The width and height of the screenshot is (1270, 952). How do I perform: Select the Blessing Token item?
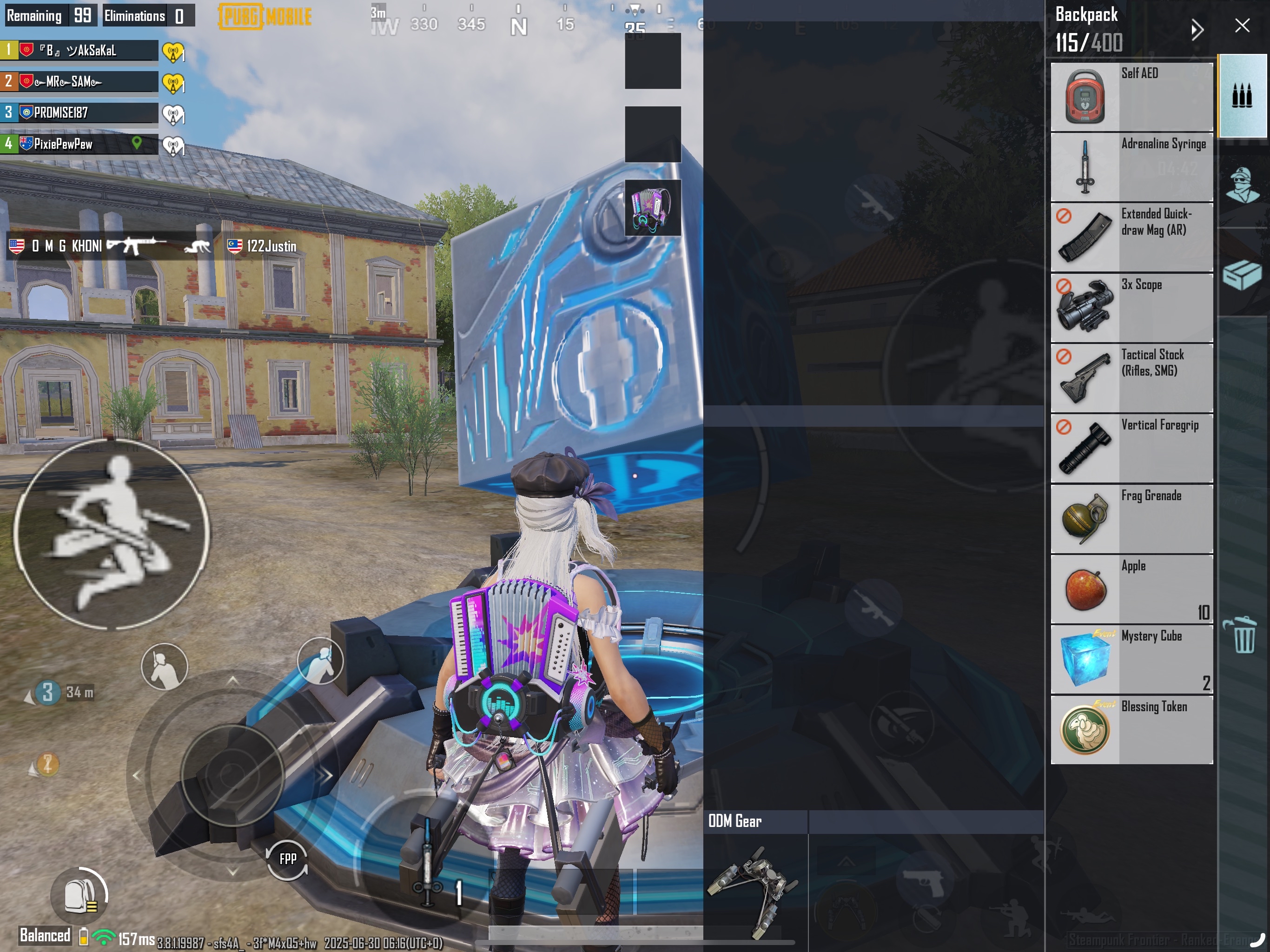1131,730
